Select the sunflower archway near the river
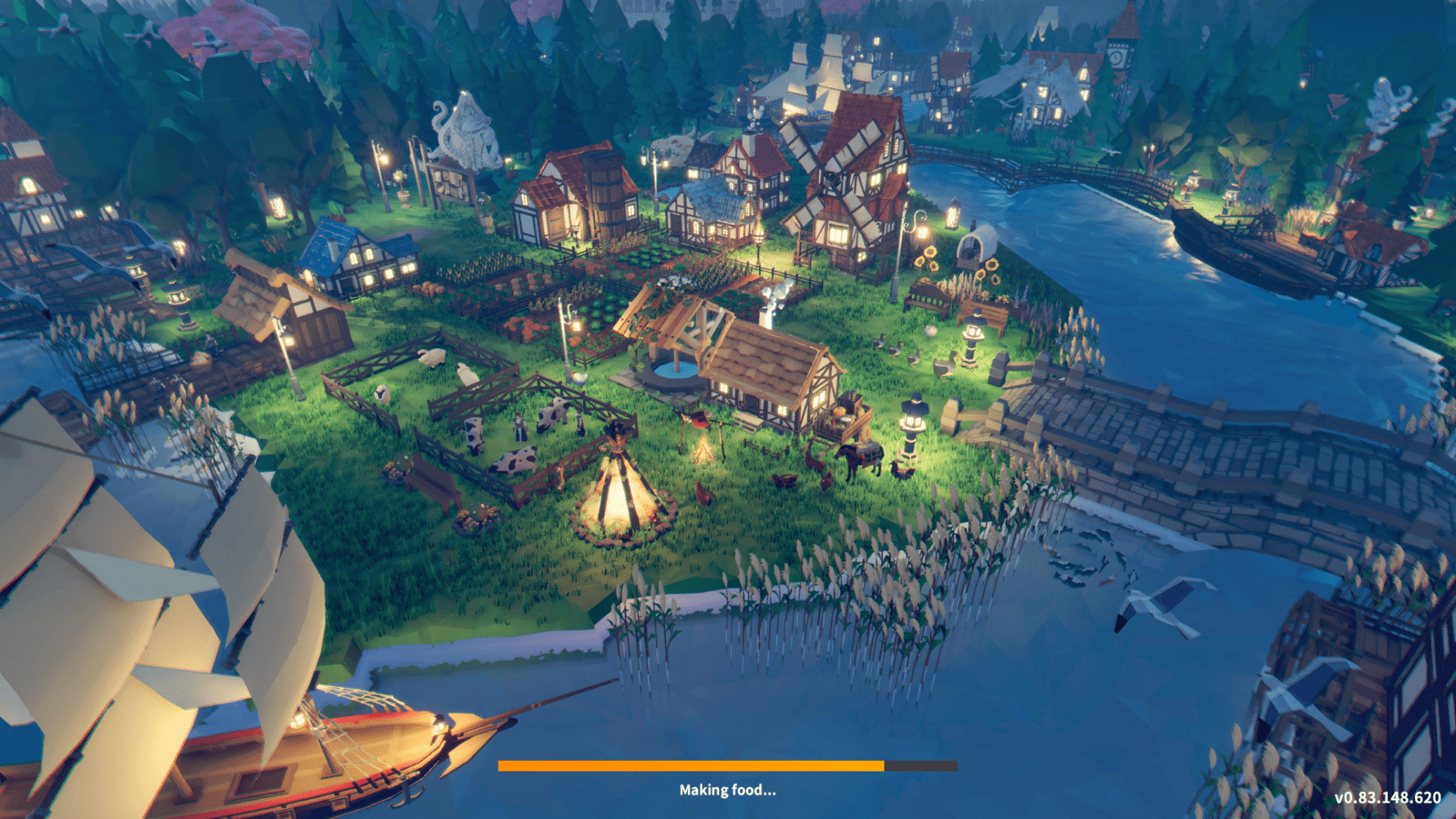 point(976,246)
